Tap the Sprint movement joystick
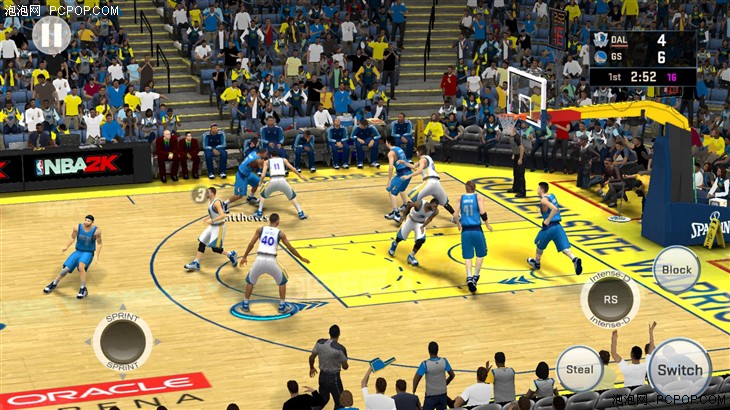 tap(123, 340)
